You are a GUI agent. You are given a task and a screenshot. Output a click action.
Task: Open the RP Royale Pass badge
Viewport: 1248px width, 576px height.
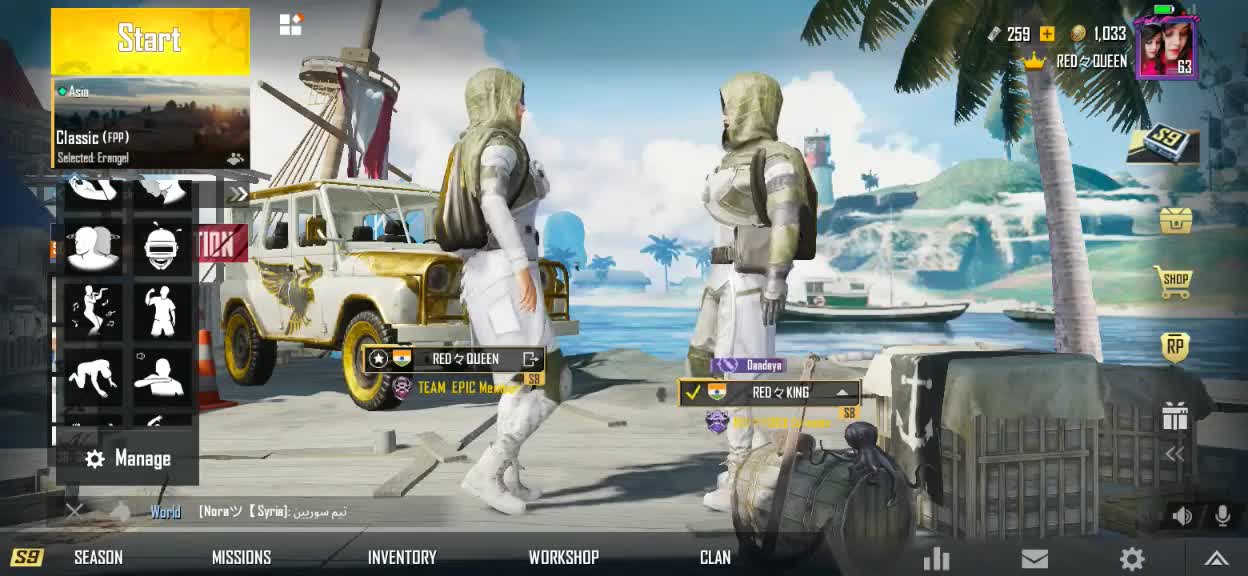click(1175, 347)
